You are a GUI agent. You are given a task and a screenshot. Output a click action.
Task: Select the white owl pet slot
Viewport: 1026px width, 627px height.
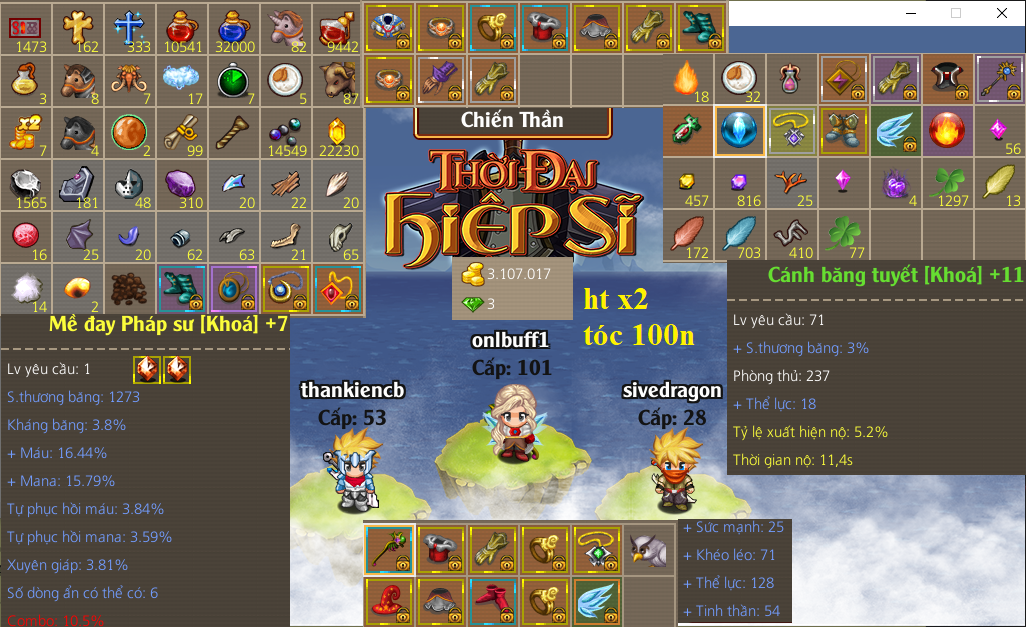649,547
